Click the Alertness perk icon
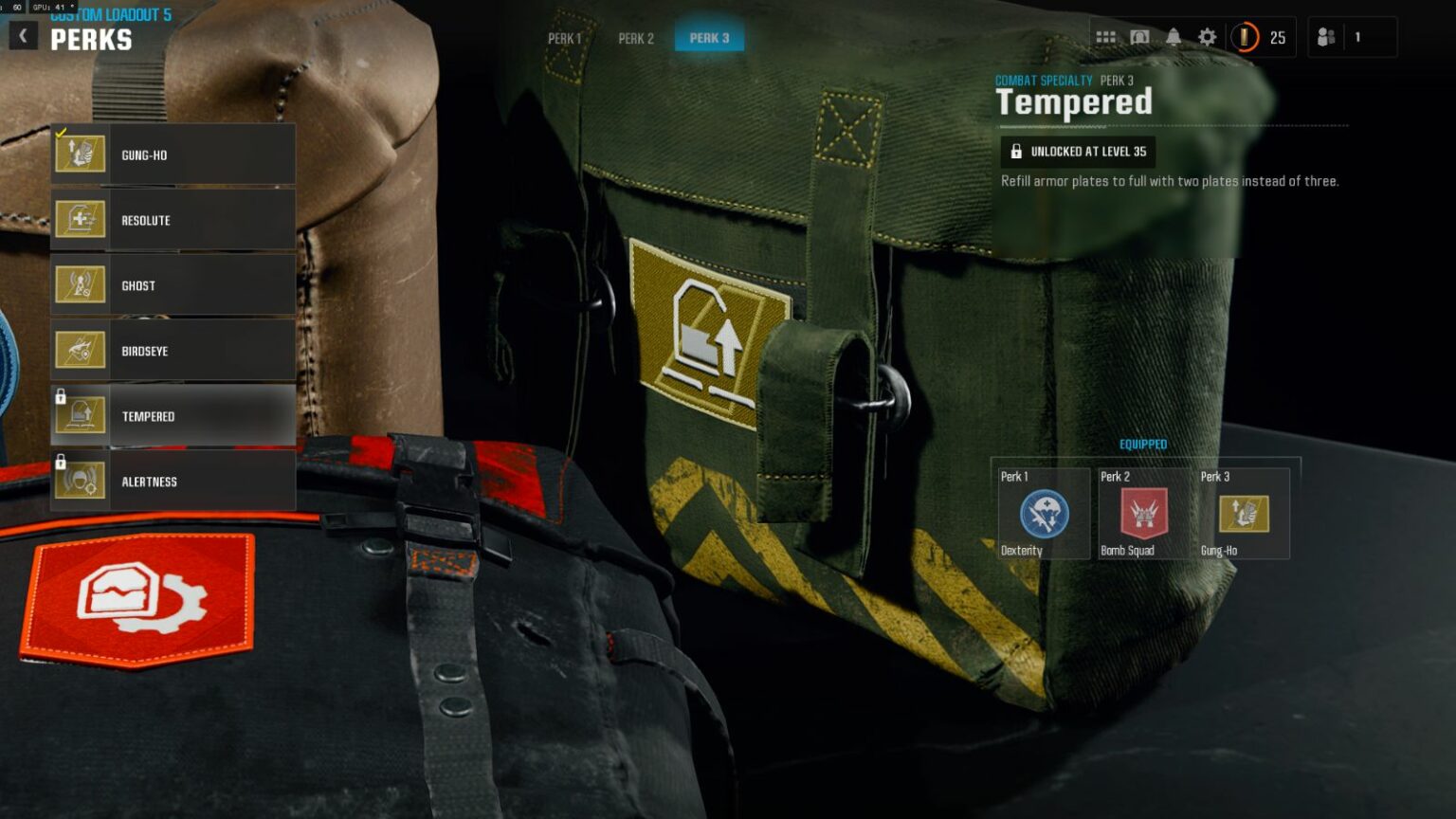This screenshot has width=1456, height=819. [x=81, y=481]
